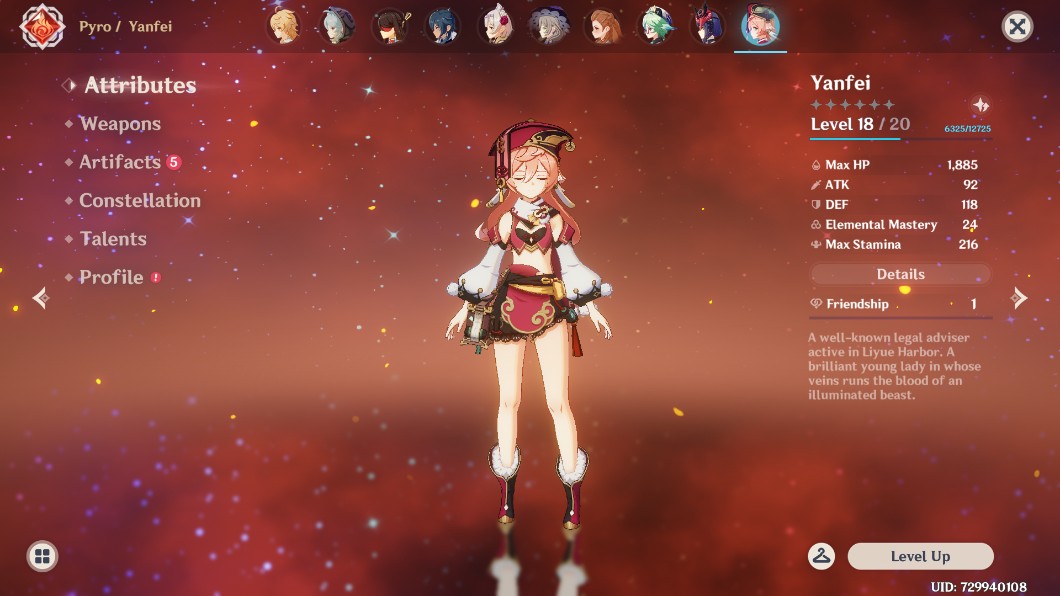1060x596 pixels.
Task: Switch to the next character with right arrow
Action: point(1019,297)
